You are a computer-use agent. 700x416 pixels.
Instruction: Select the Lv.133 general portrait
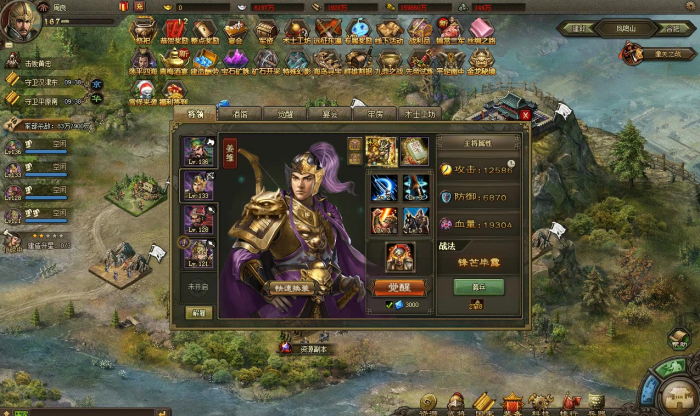[196, 185]
